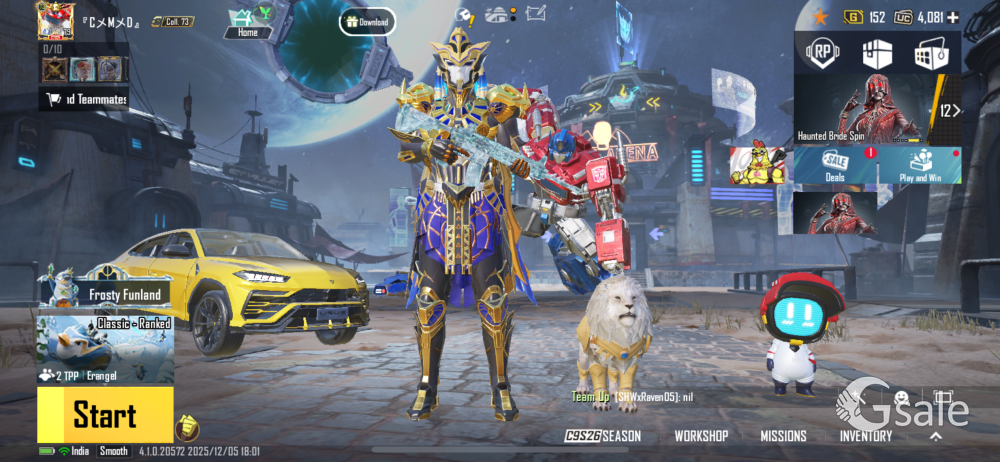Go to the Workshop menu
Image resolution: width=1000 pixels, height=462 pixels.
[x=701, y=436]
